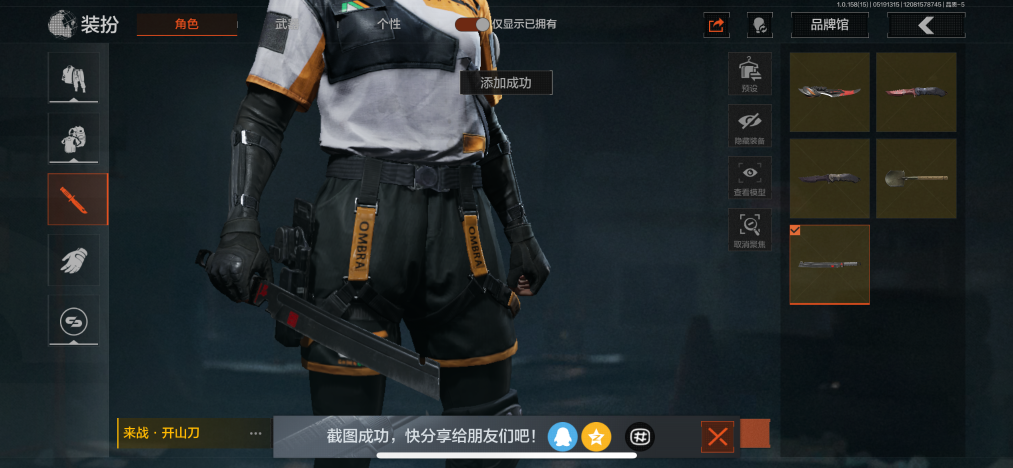Open the backpack gear category
Screen dimensions: 1013x468
point(74,138)
